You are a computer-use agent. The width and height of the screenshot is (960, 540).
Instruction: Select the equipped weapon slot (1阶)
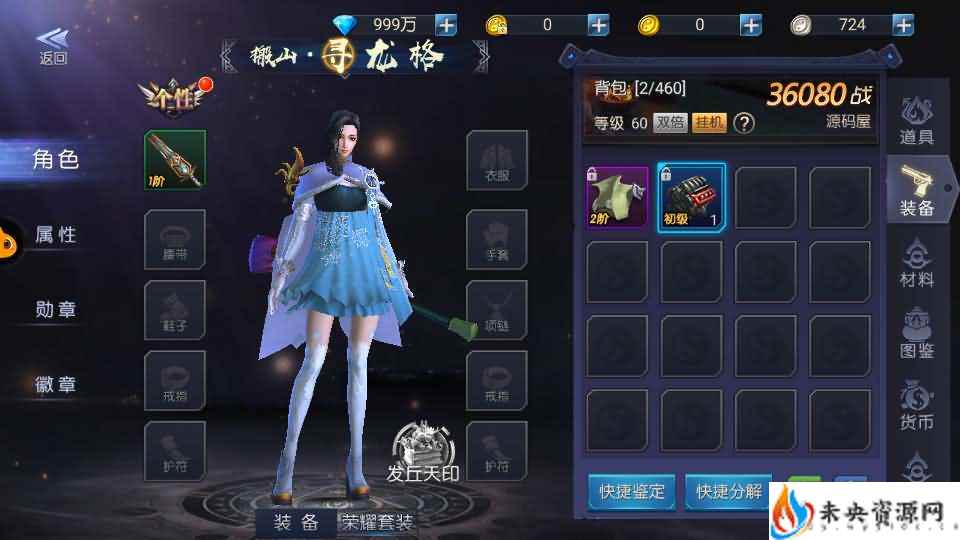tap(175, 160)
